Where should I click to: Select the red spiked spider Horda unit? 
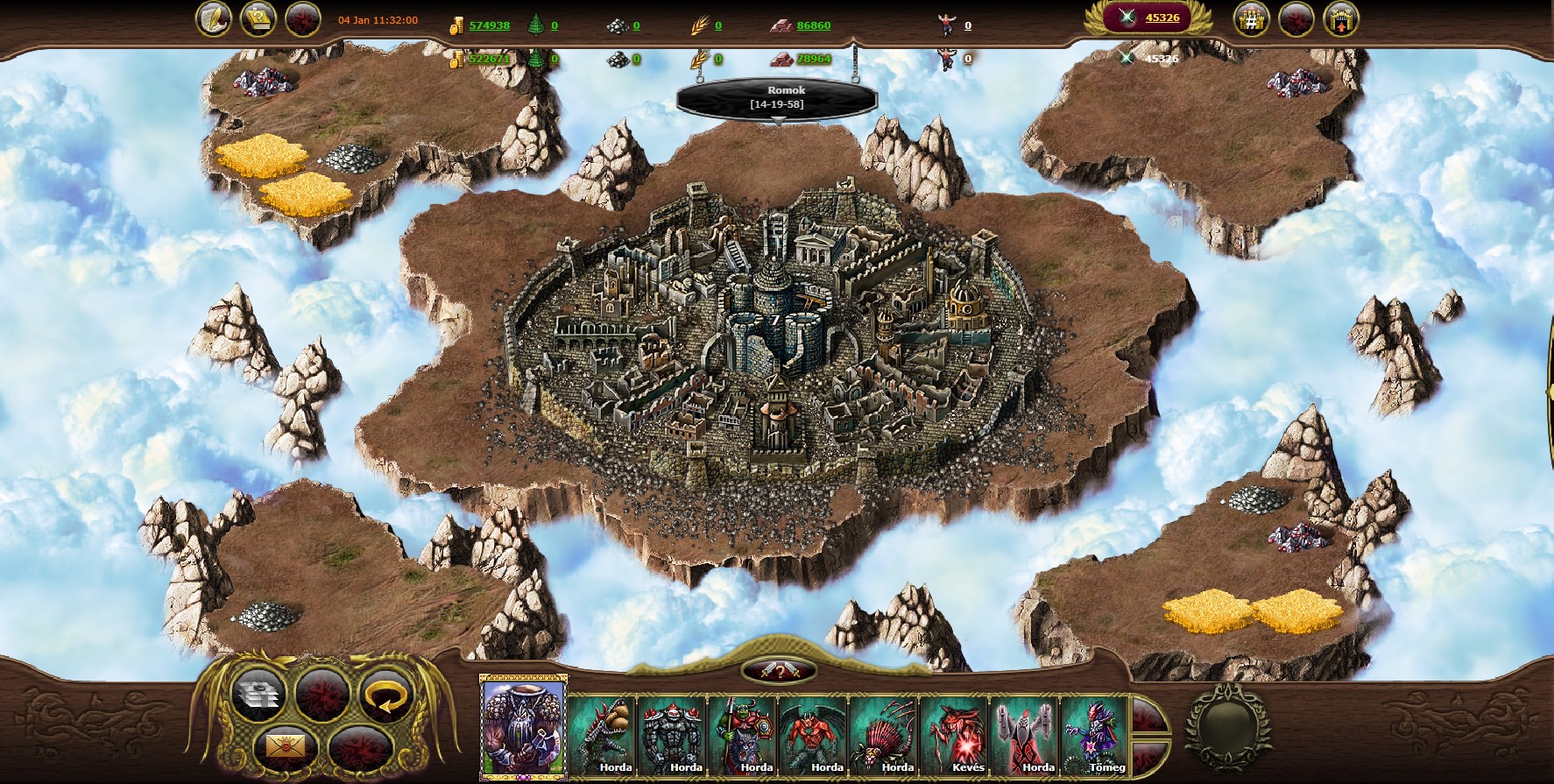click(x=883, y=734)
